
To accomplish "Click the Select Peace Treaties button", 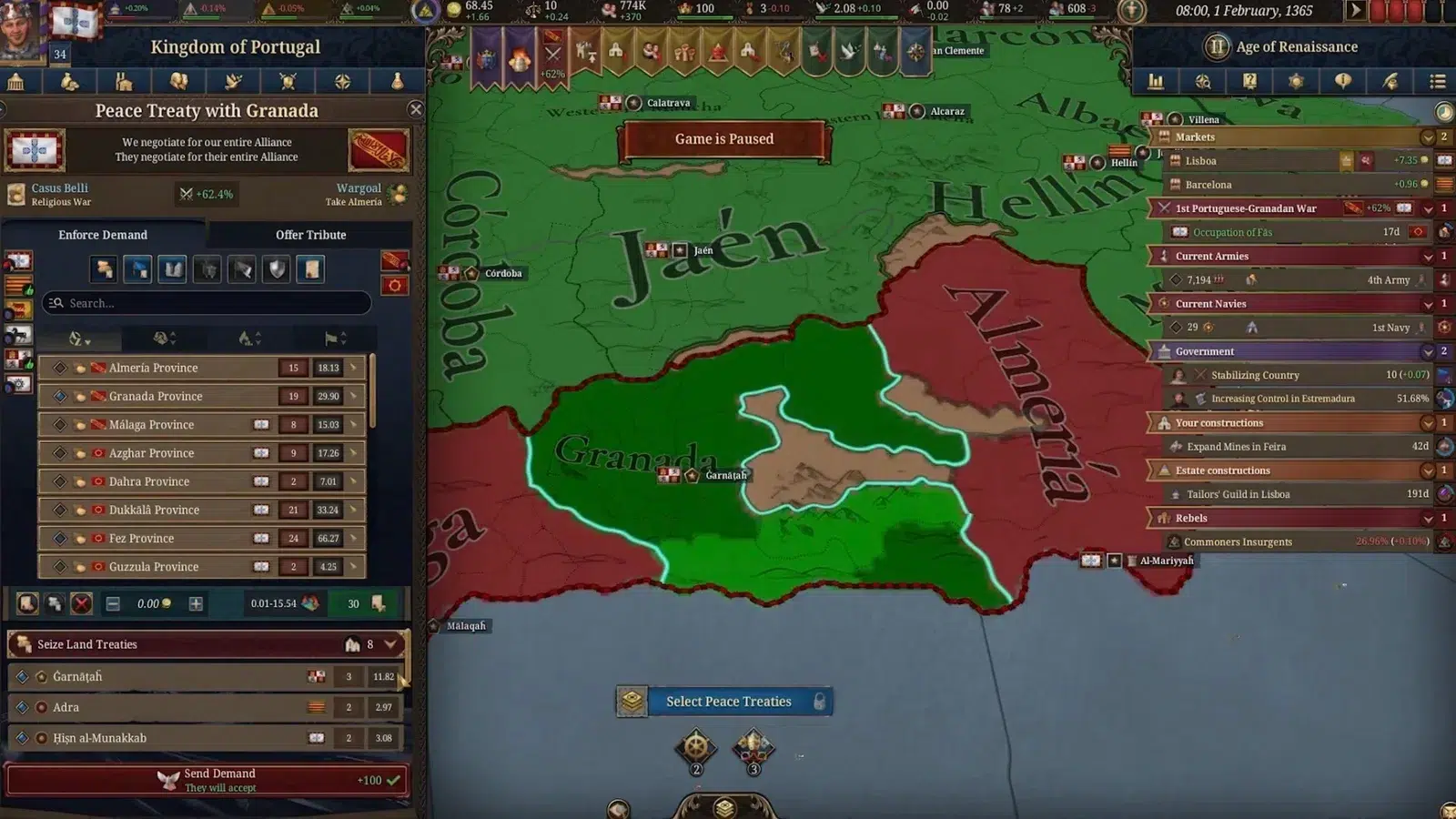I will click(728, 702).
